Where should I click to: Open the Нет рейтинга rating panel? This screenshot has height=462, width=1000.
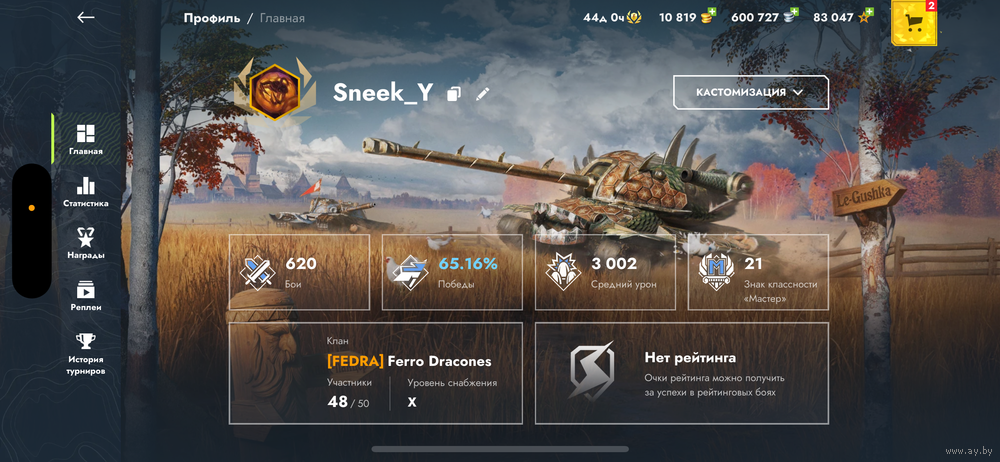click(681, 373)
